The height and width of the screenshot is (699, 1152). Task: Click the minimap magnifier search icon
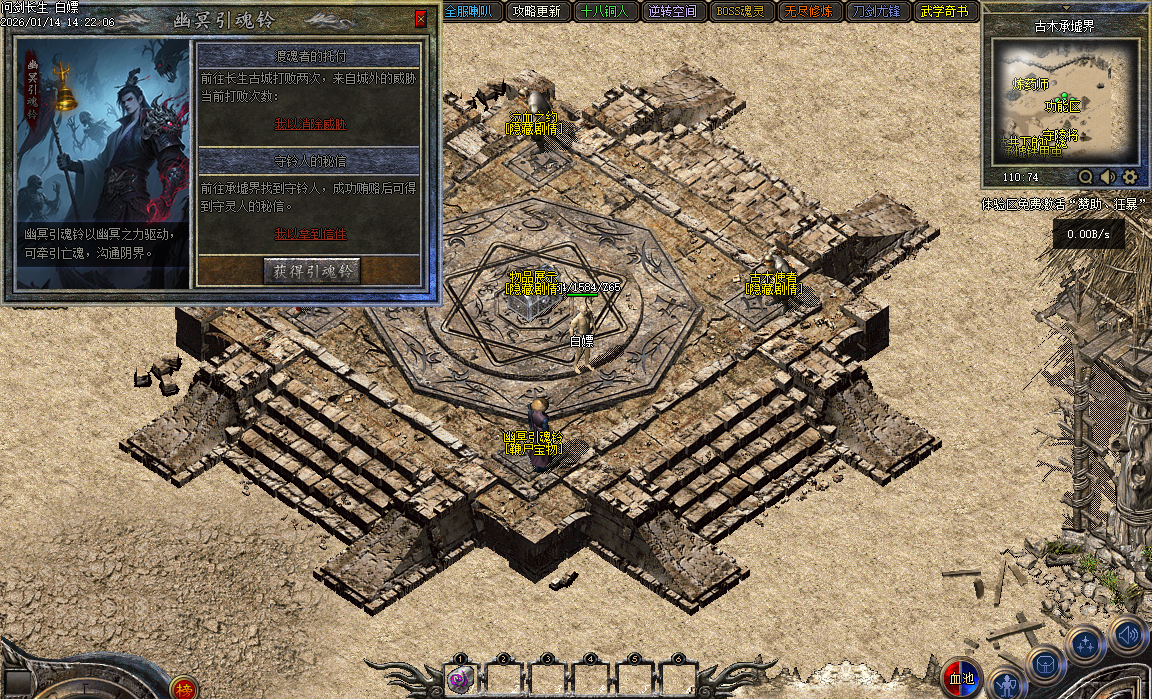1086,177
